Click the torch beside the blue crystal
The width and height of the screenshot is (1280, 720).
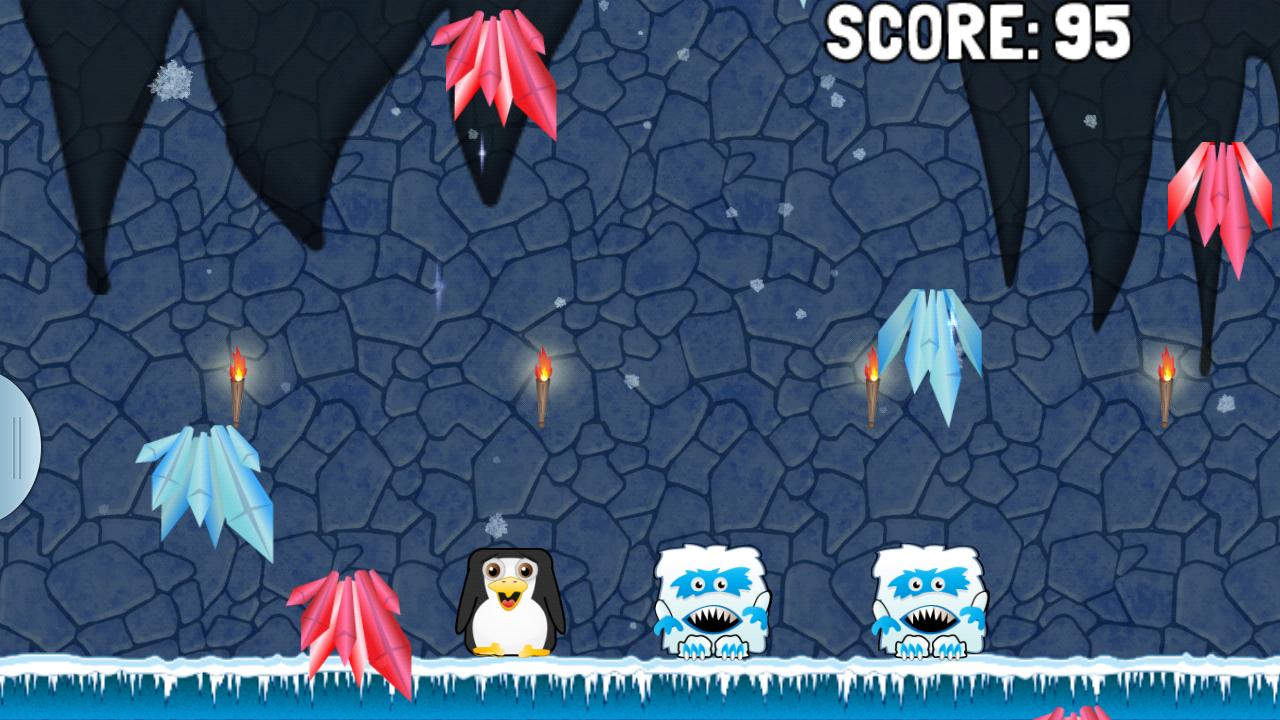point(872,385)
